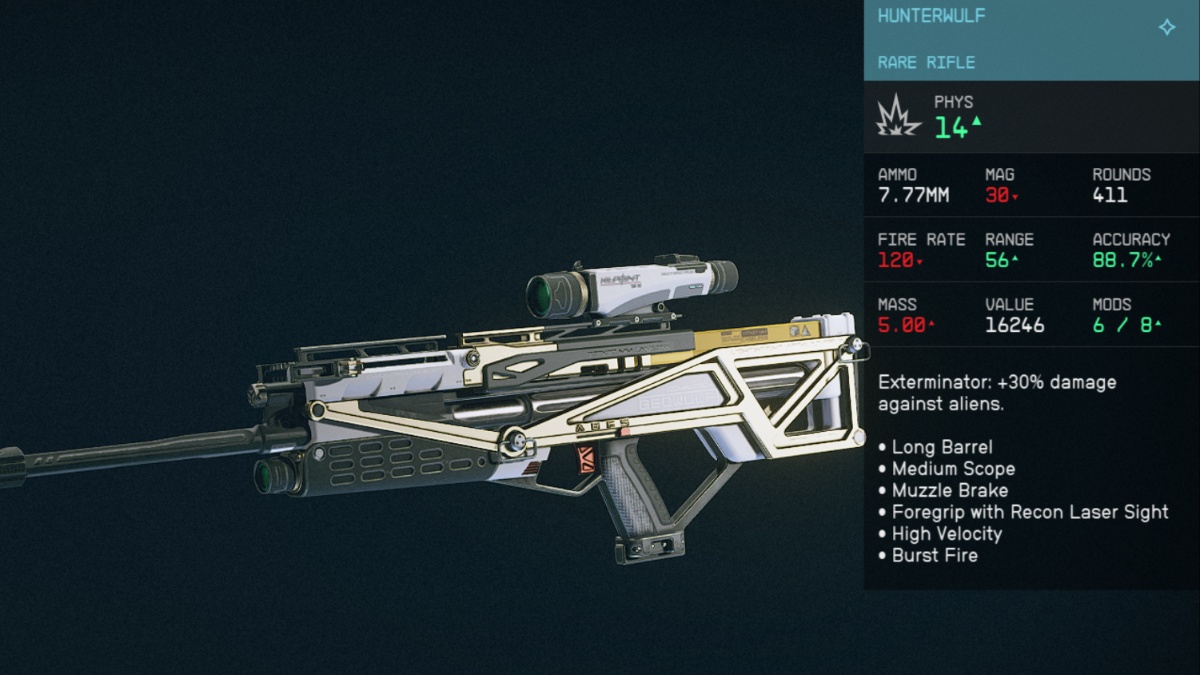The width and height of the screenshot is (1200, 675).
Task: Click the rarity star icon beside Hunterwulf
Action: pos(1166,27)
